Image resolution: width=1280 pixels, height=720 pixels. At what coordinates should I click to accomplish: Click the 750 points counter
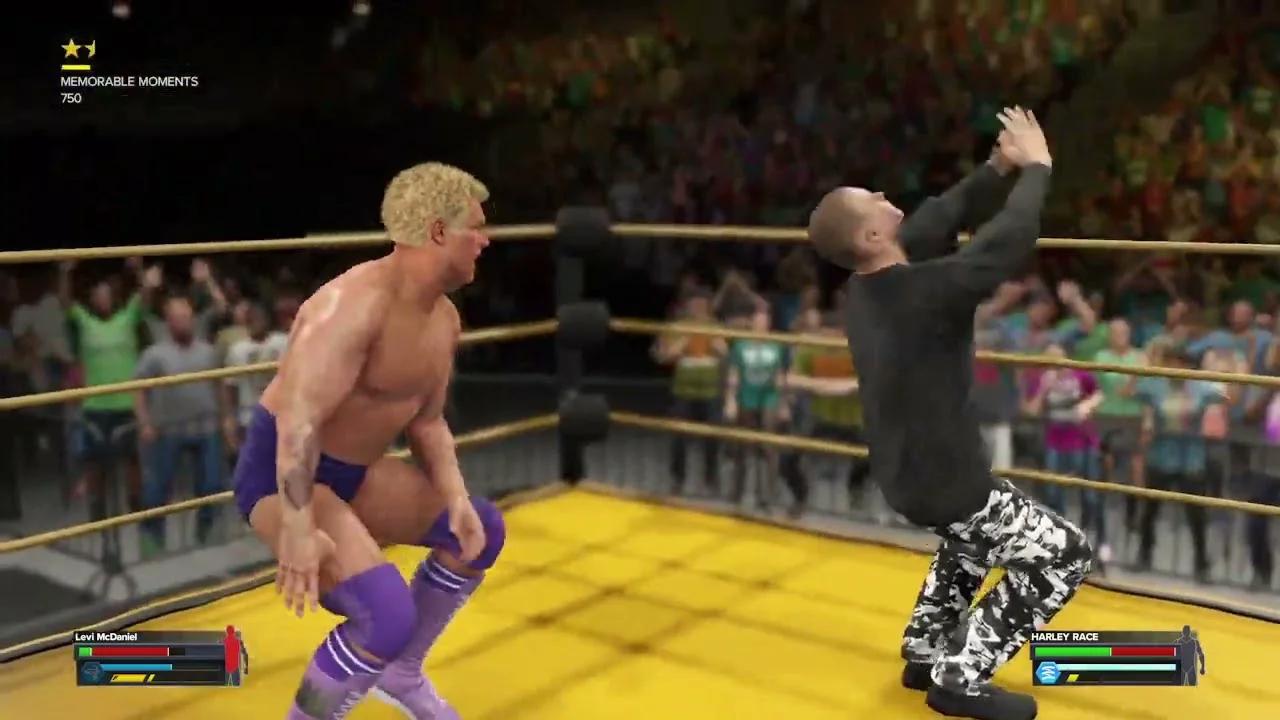coord(70,98)
